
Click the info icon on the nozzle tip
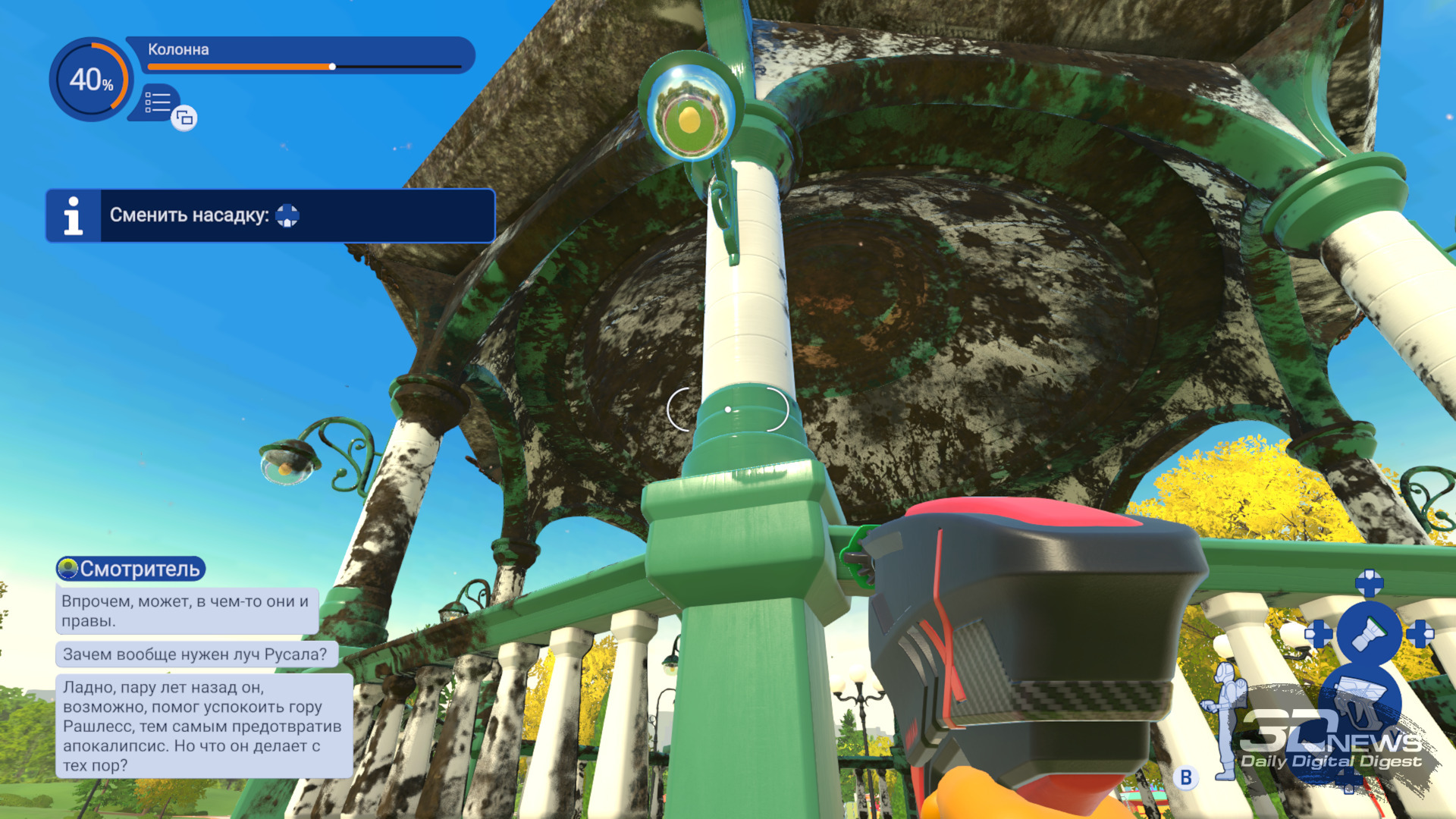[x=74, y=216]
